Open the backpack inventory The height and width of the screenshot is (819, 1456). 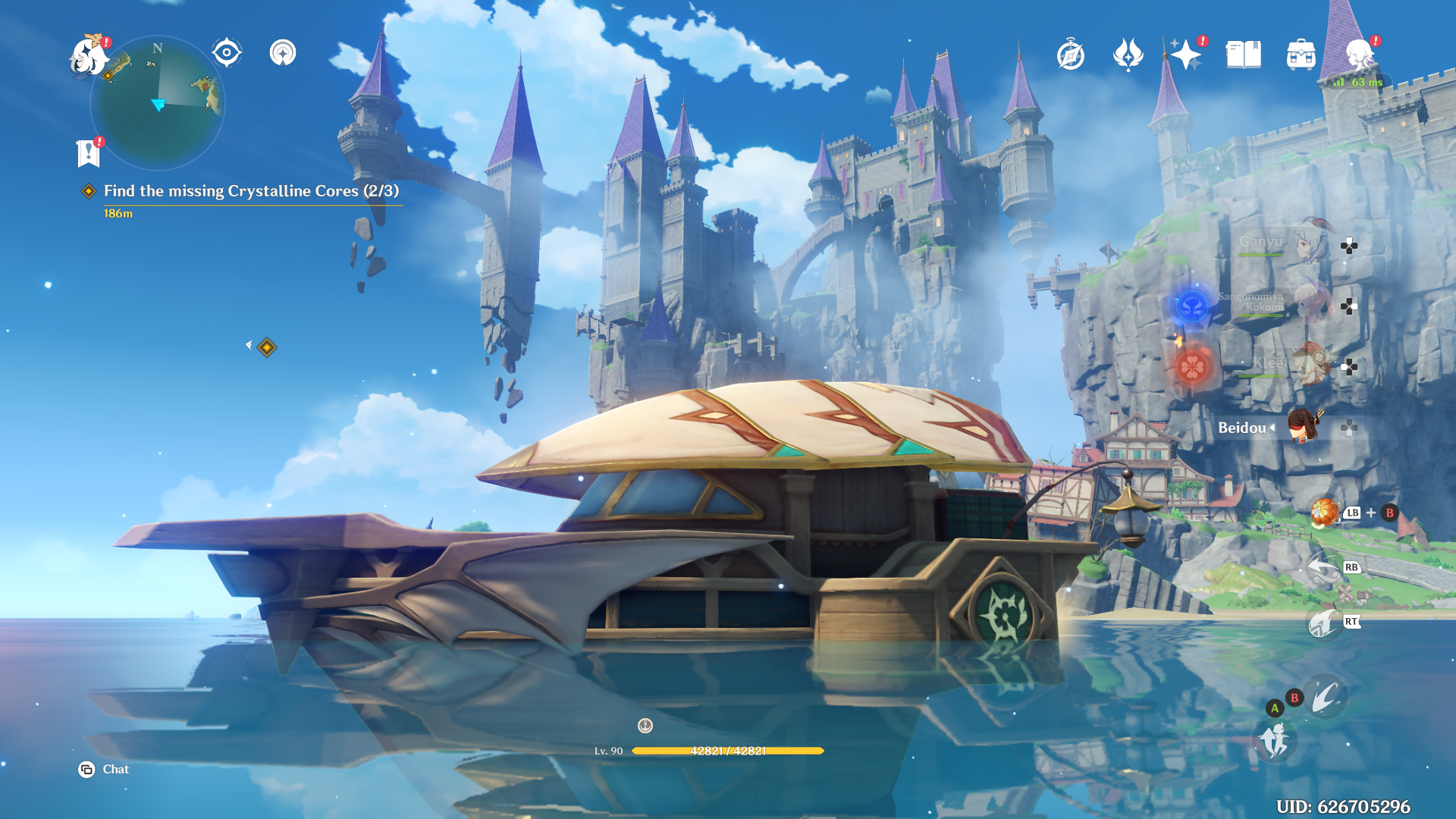pyautogui.click(x=1301, y=55)
